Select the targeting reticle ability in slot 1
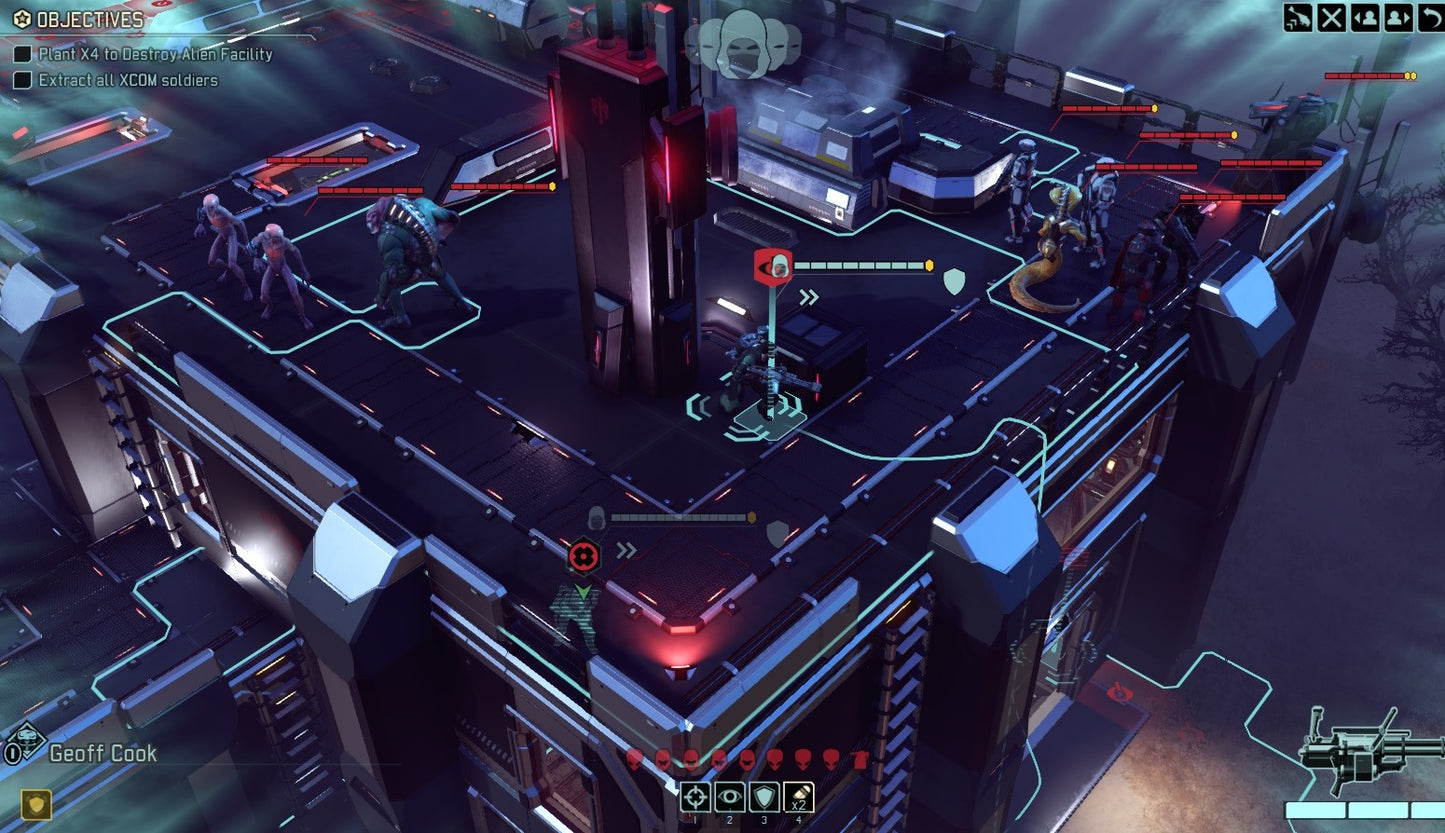This screenshot has width=1445, height=833. tap(695, 796)
